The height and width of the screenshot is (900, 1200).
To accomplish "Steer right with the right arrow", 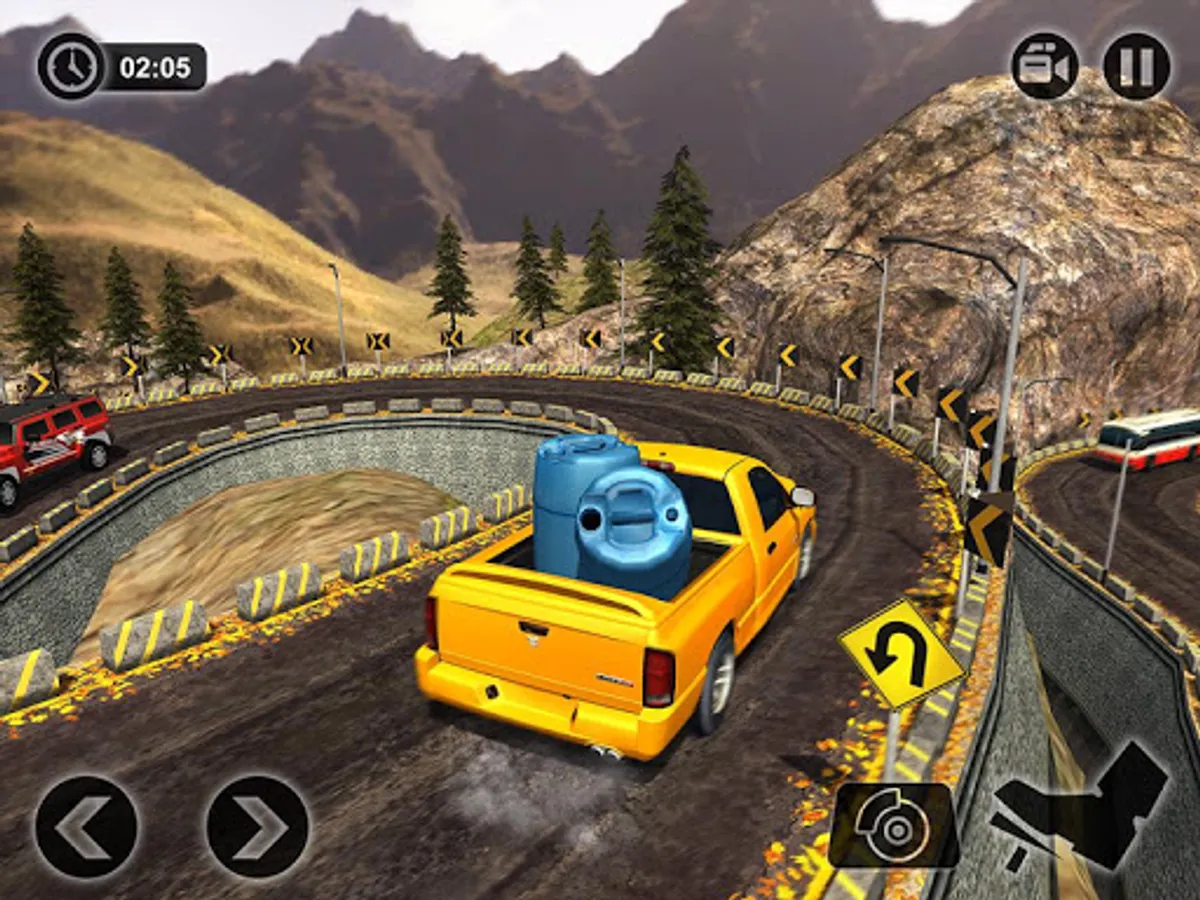I will coord(258,827).
